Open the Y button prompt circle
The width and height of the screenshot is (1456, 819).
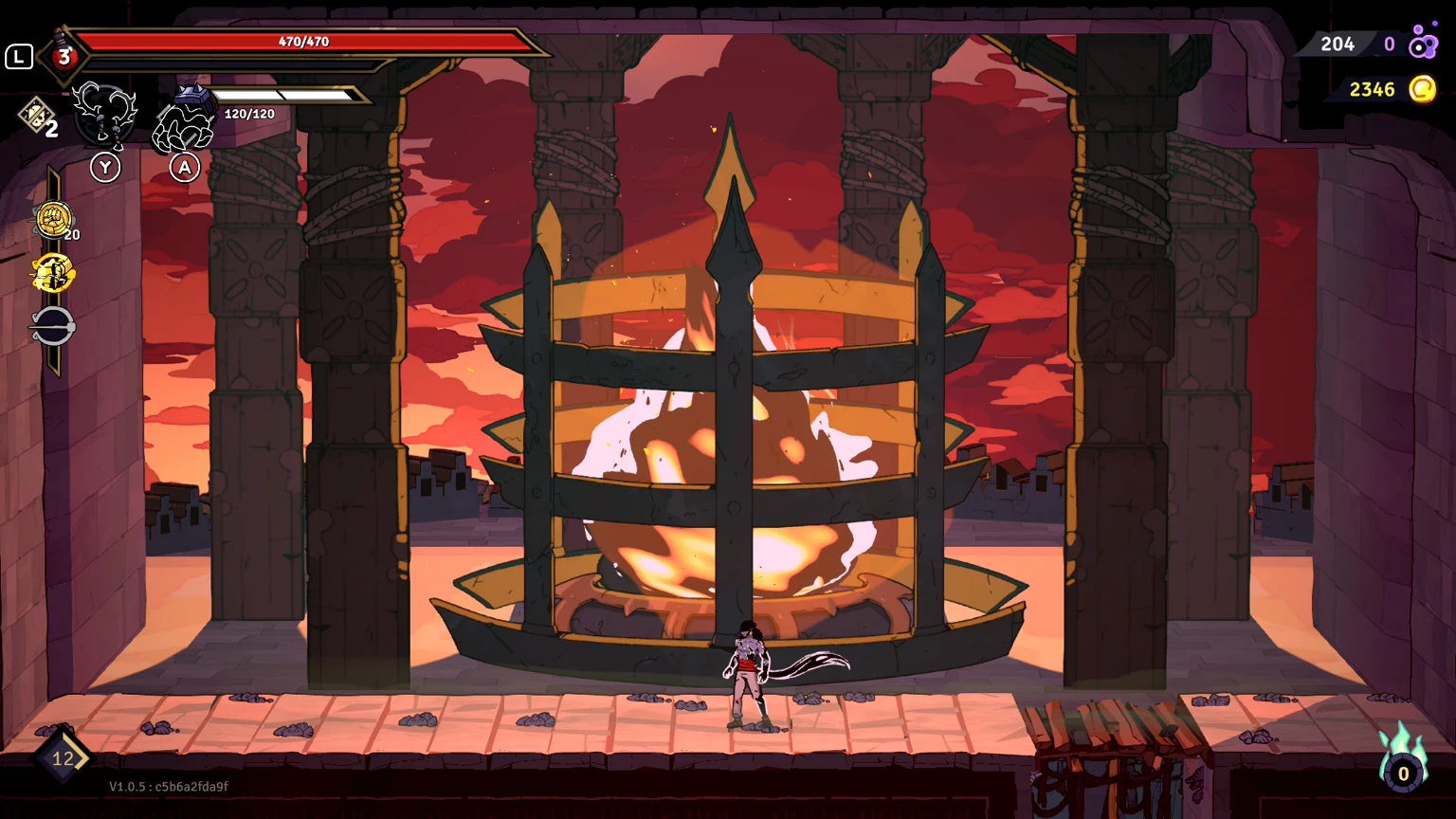point(105,167)
